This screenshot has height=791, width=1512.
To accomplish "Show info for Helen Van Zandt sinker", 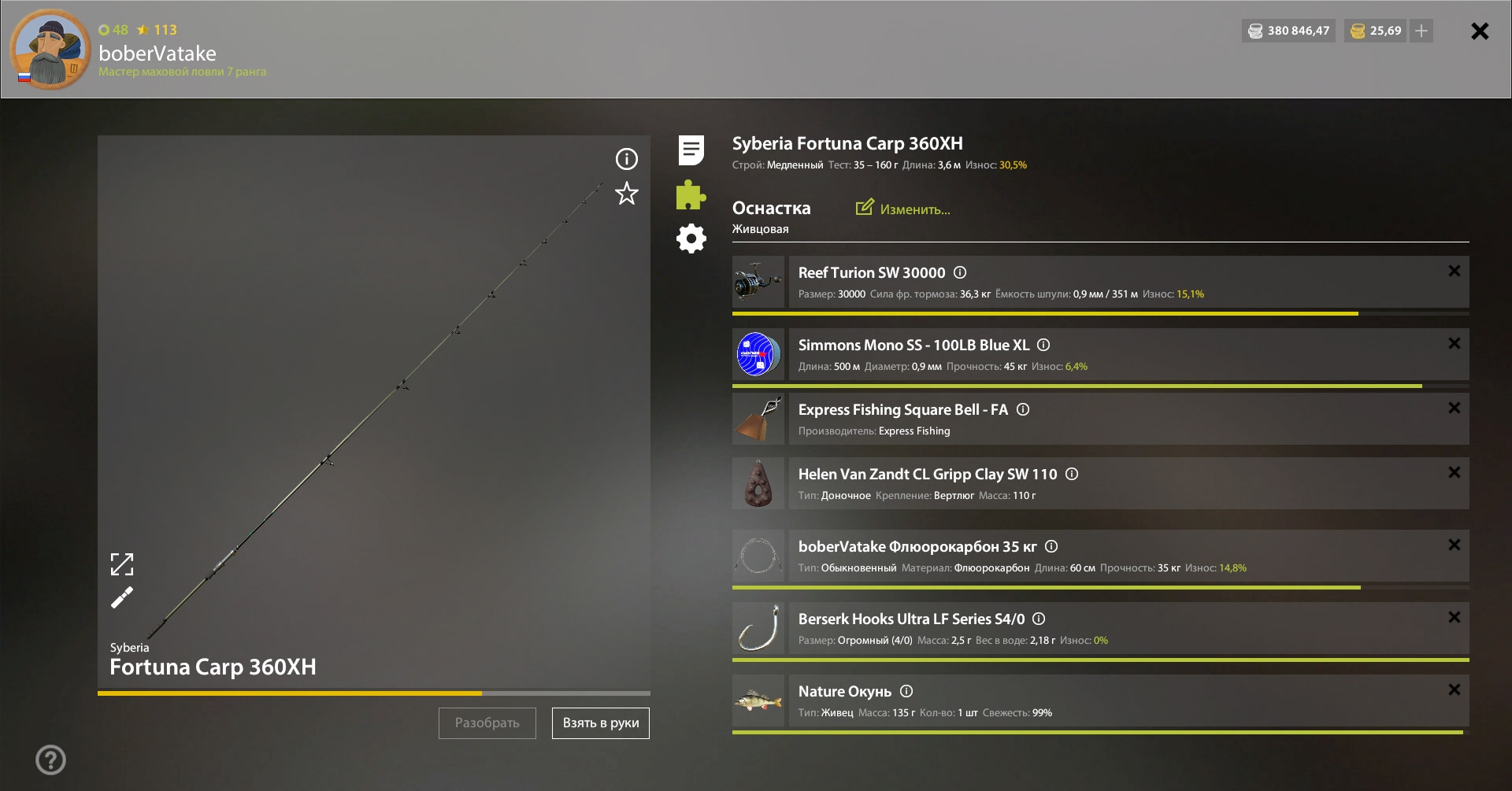I will point(1072,474).
